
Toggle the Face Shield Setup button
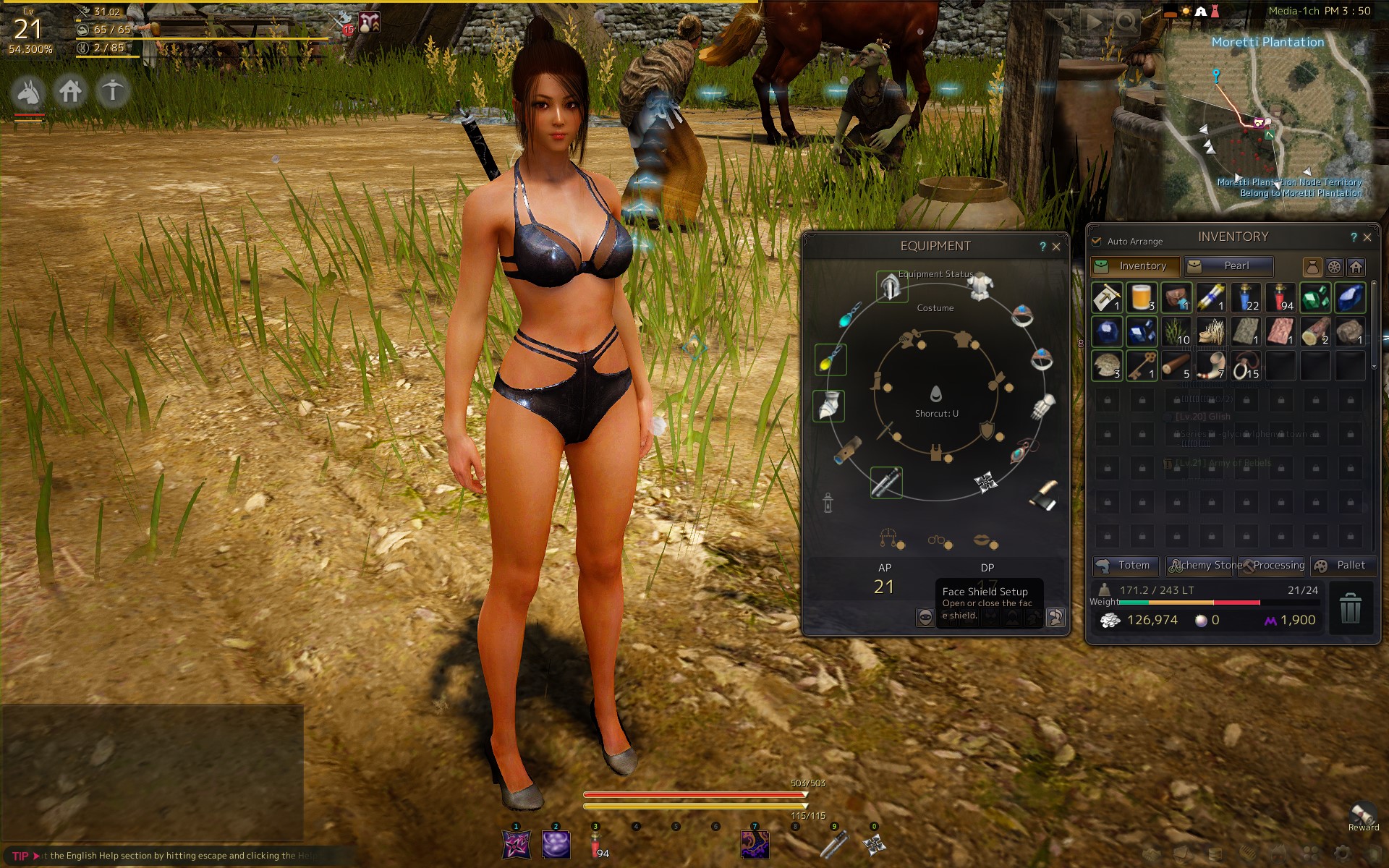pyautogui.click(x=925, y=617)
